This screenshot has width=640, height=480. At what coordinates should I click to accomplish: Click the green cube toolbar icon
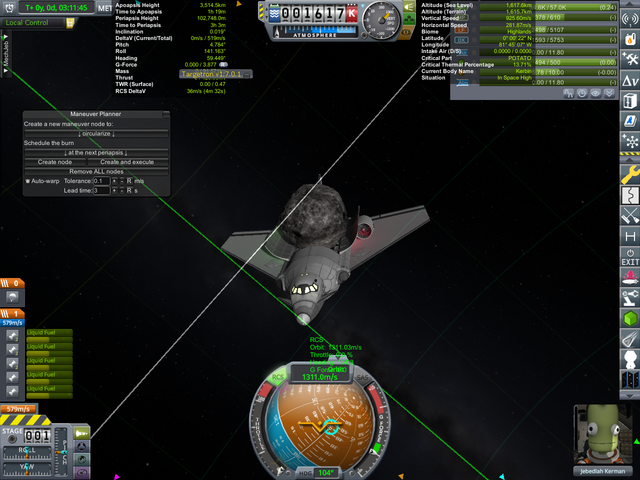point(630,318)
